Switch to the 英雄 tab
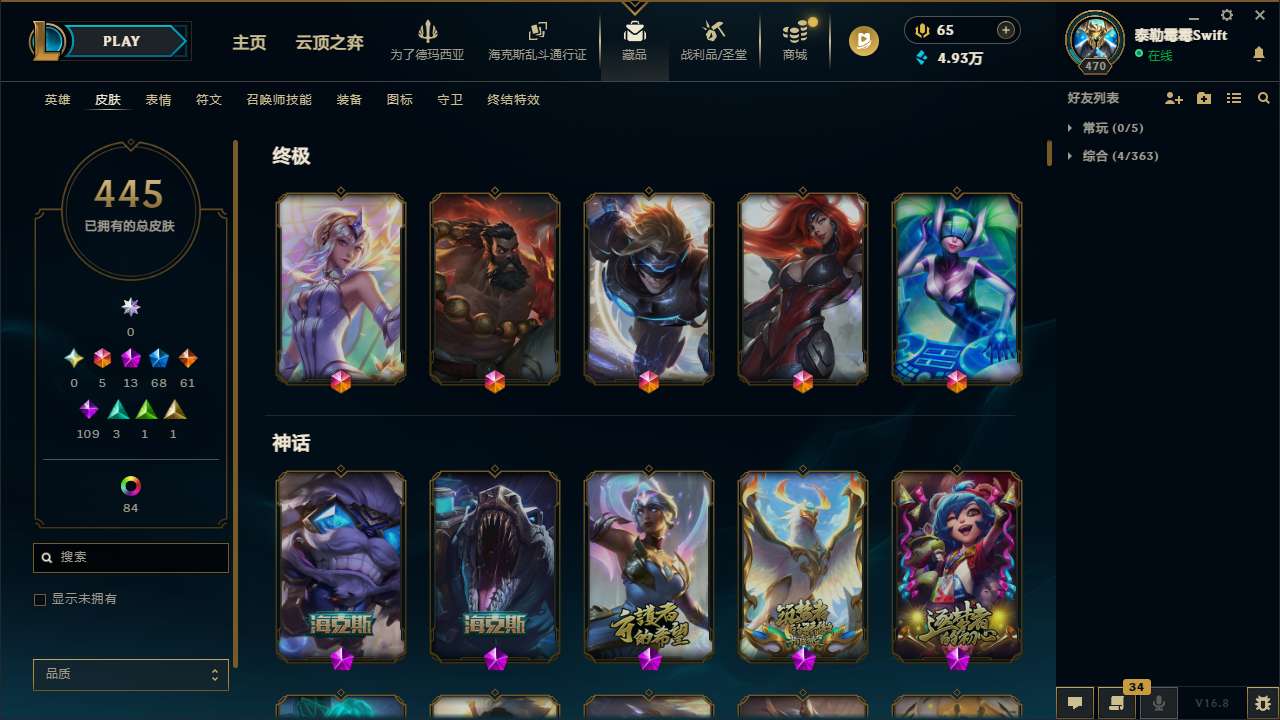The image size is (1280, 720). [57, 100]
